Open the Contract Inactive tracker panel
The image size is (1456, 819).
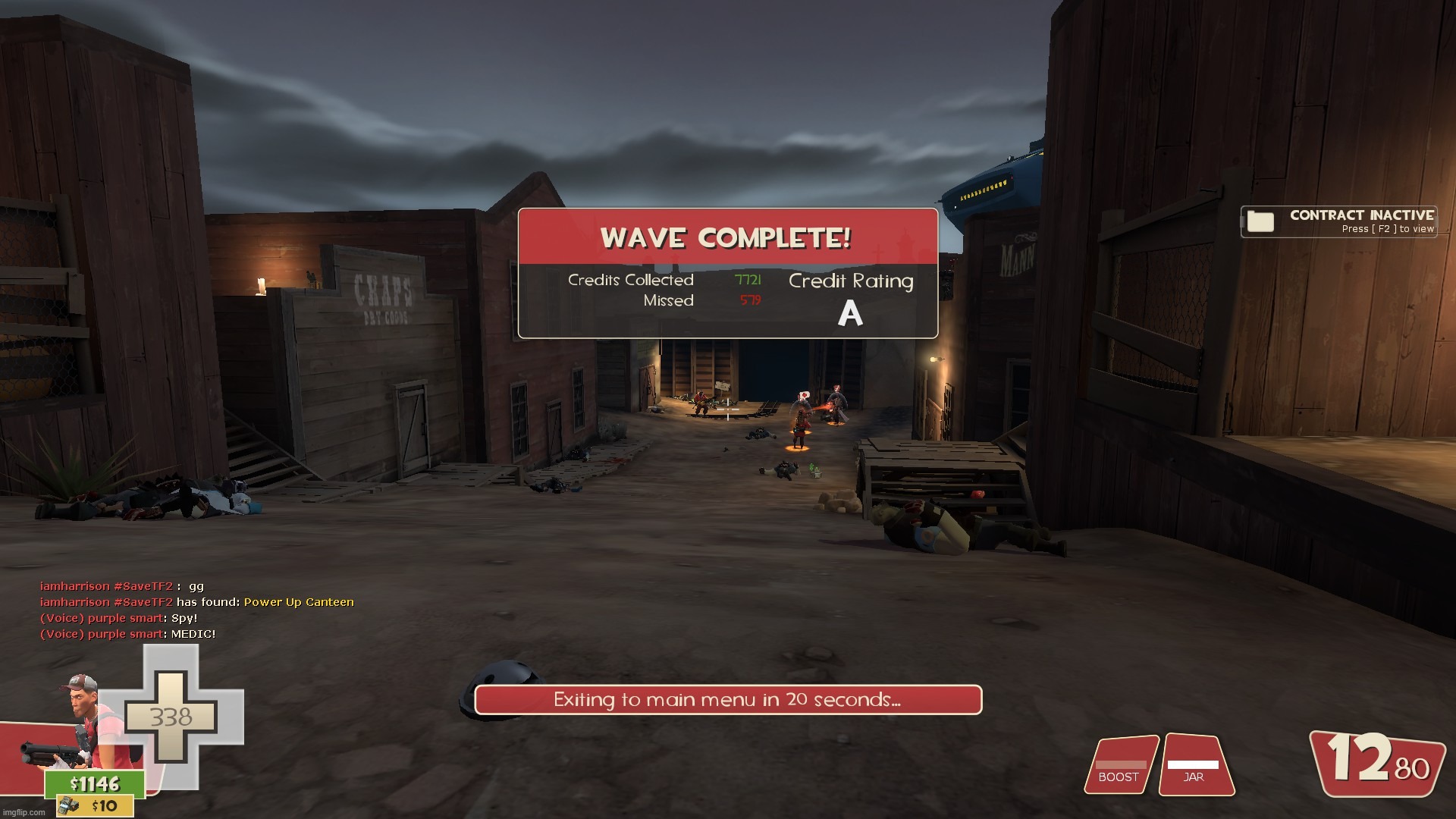pyautogui.click(x=1338, y=221)
